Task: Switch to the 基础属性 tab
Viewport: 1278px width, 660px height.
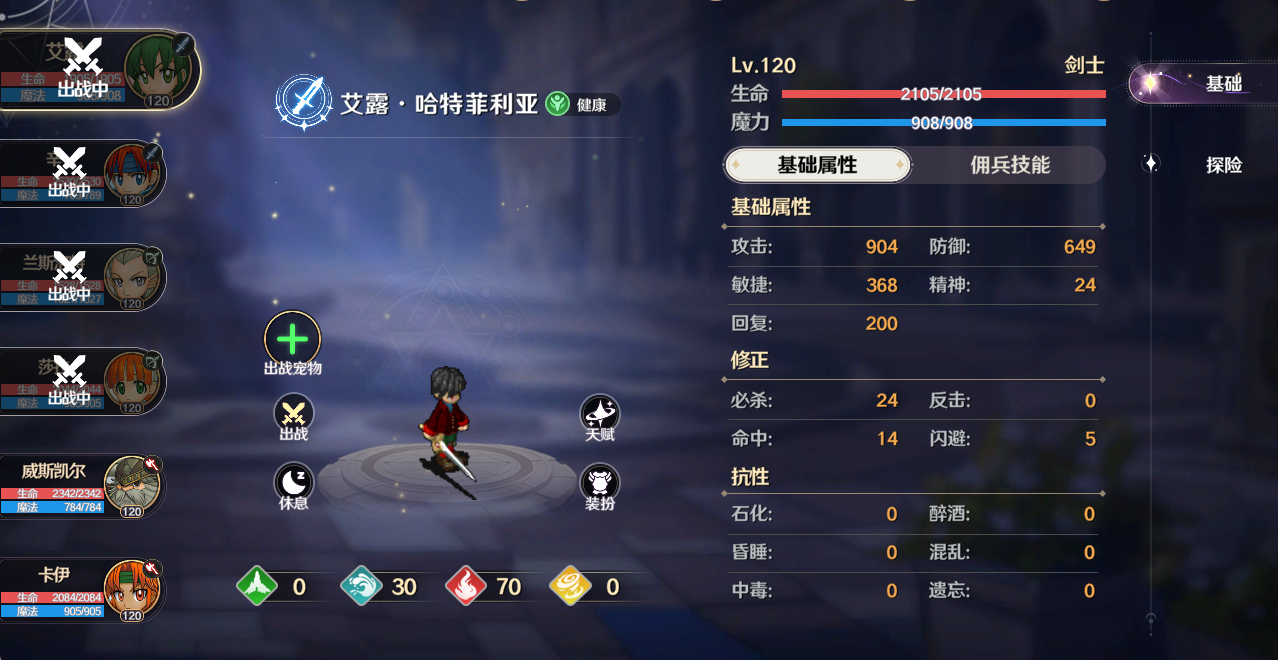Action: [817, 165]
